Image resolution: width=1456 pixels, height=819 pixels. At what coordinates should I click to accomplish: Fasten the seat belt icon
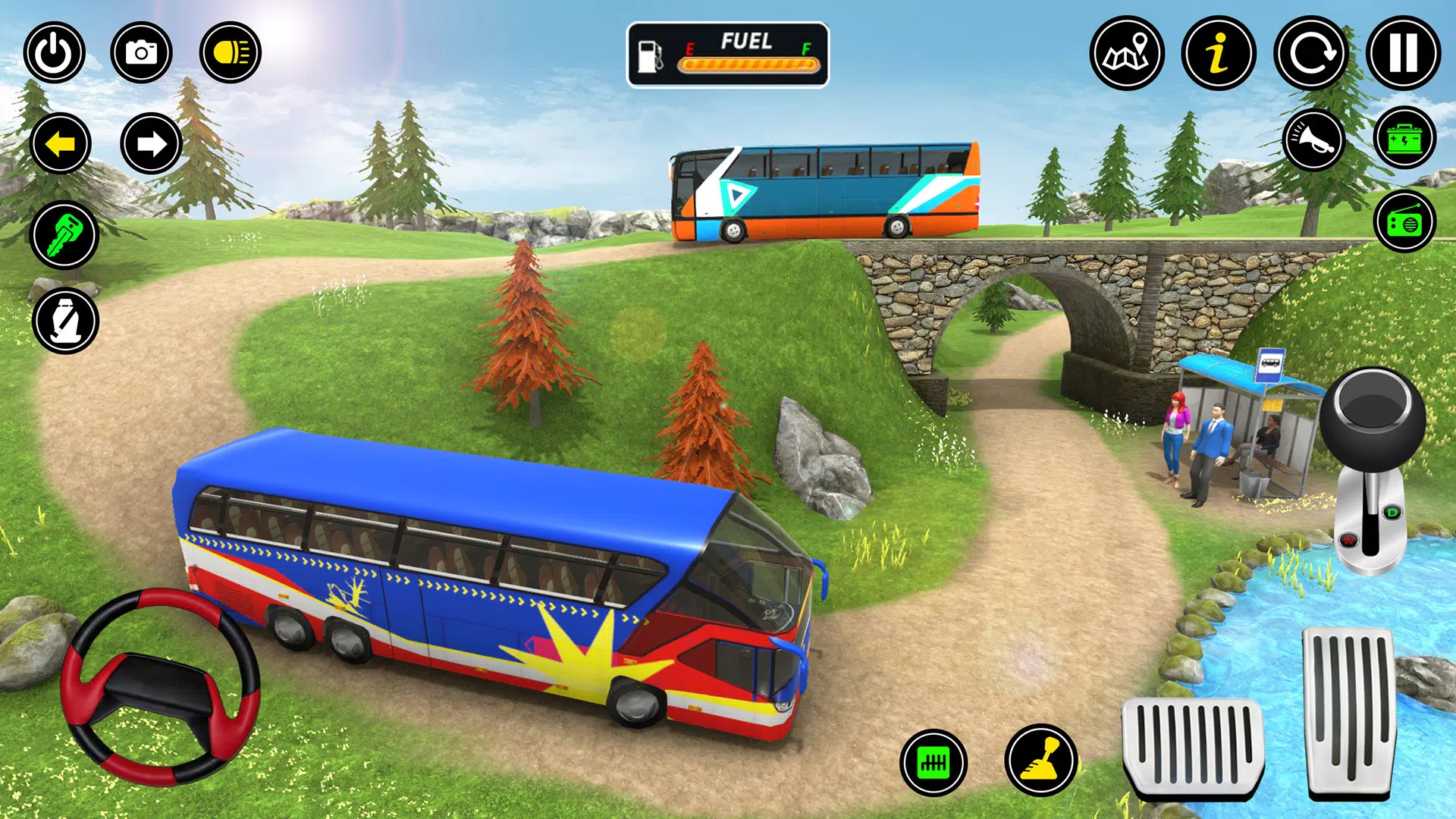tap(65, 321)
